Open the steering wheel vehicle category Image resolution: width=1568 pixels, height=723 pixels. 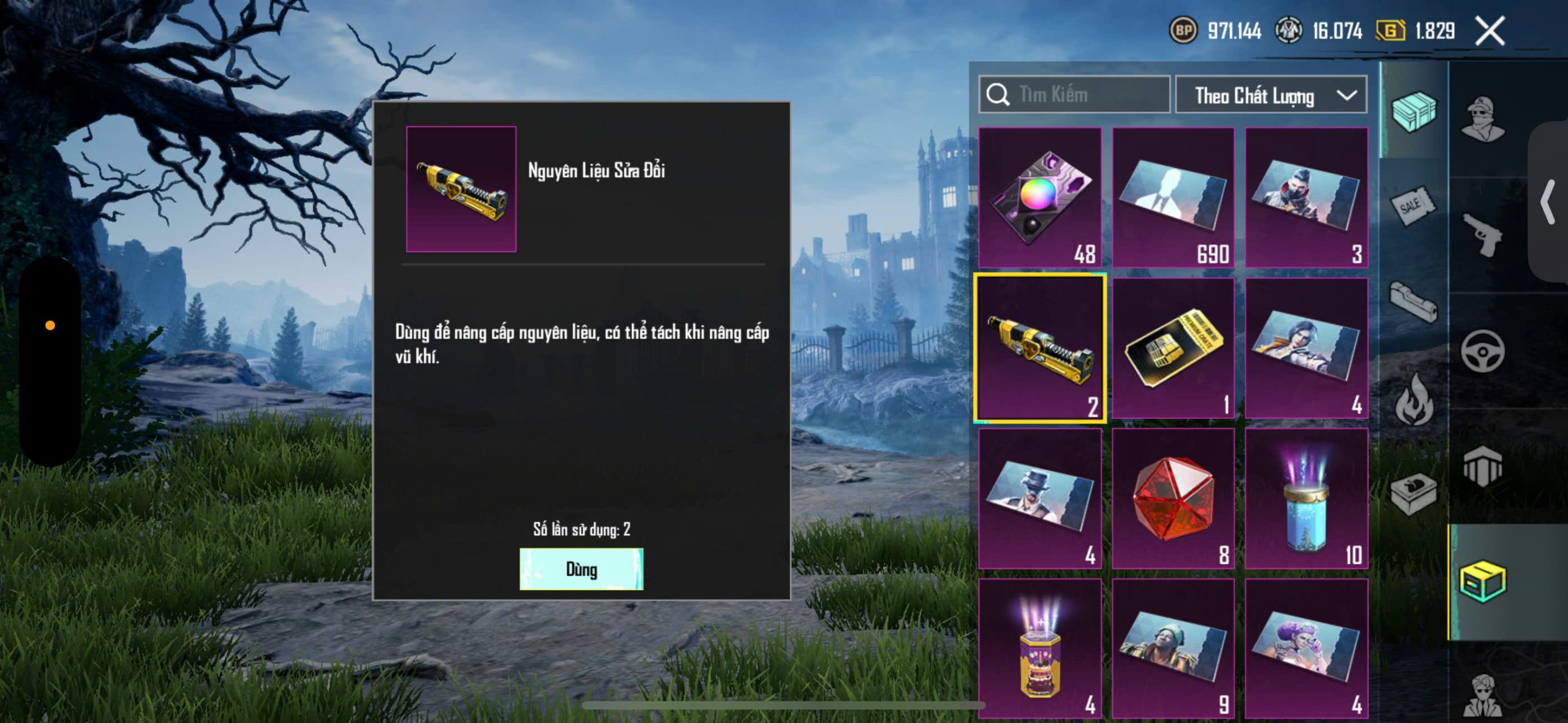pos(1482,351)
